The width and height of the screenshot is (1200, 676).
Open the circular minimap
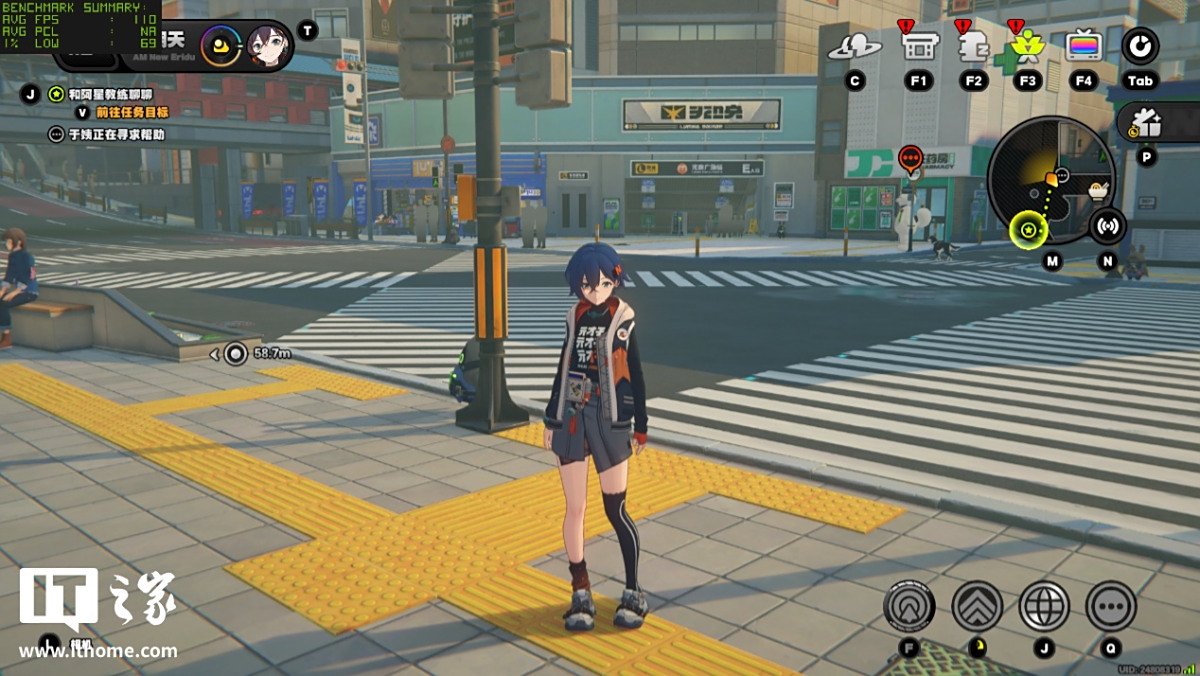click(1050, 180)
